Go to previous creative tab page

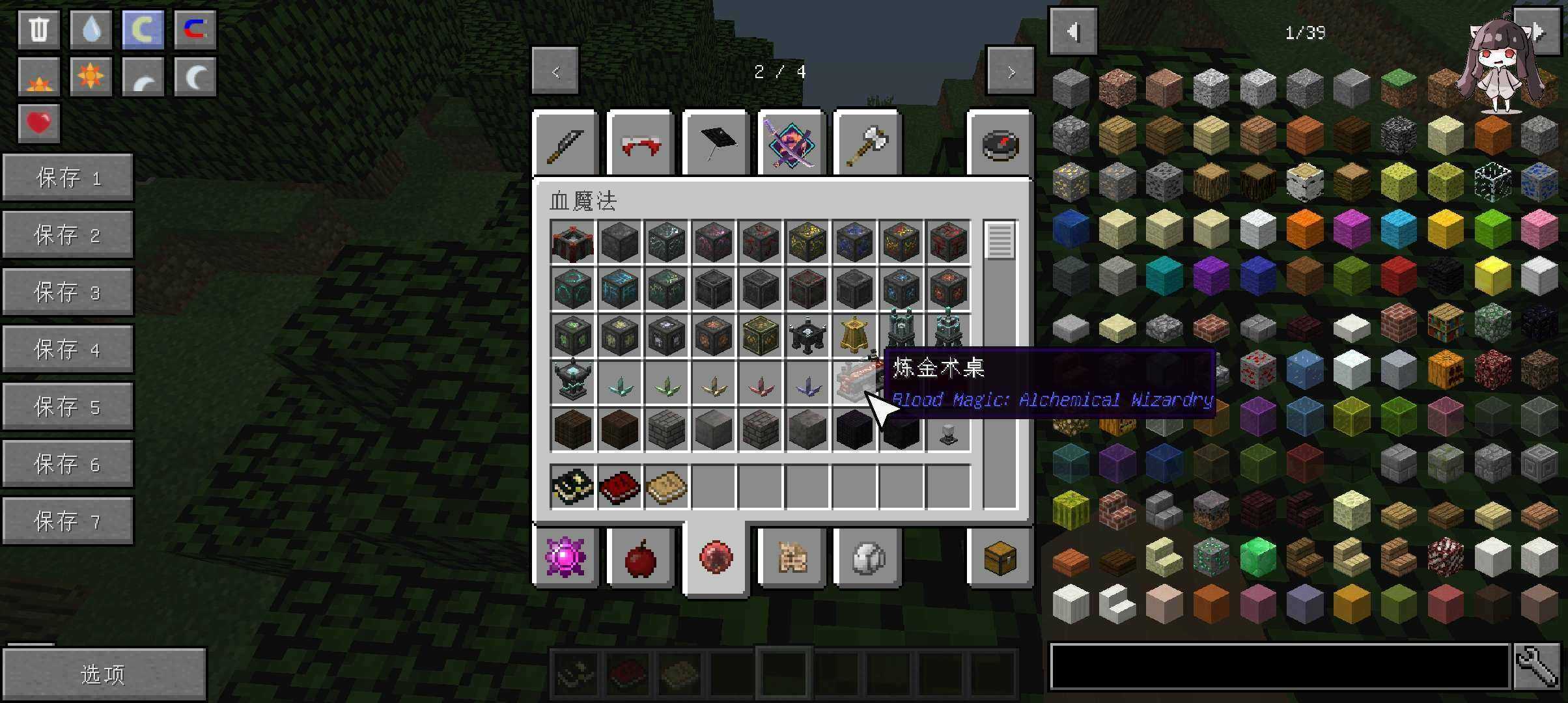pos(555,72)
